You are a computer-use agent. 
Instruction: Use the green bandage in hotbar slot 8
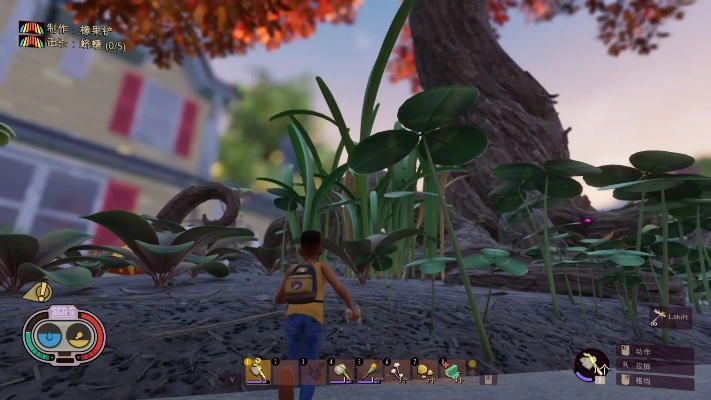(454, 372)
